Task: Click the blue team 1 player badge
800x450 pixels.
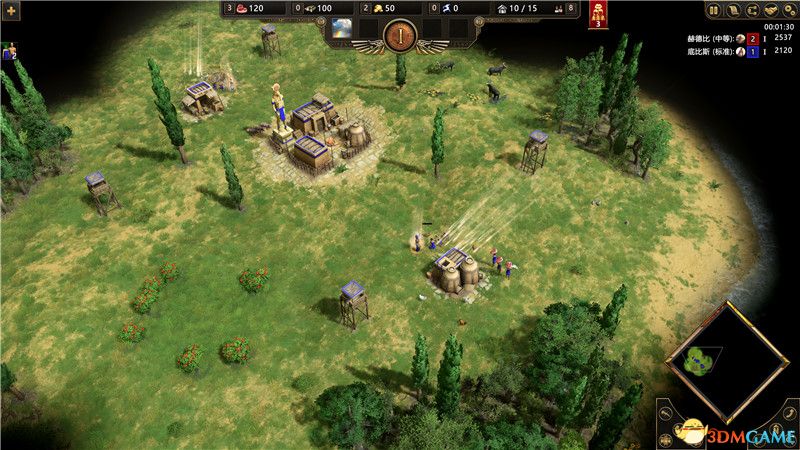Action: [752, 52]
